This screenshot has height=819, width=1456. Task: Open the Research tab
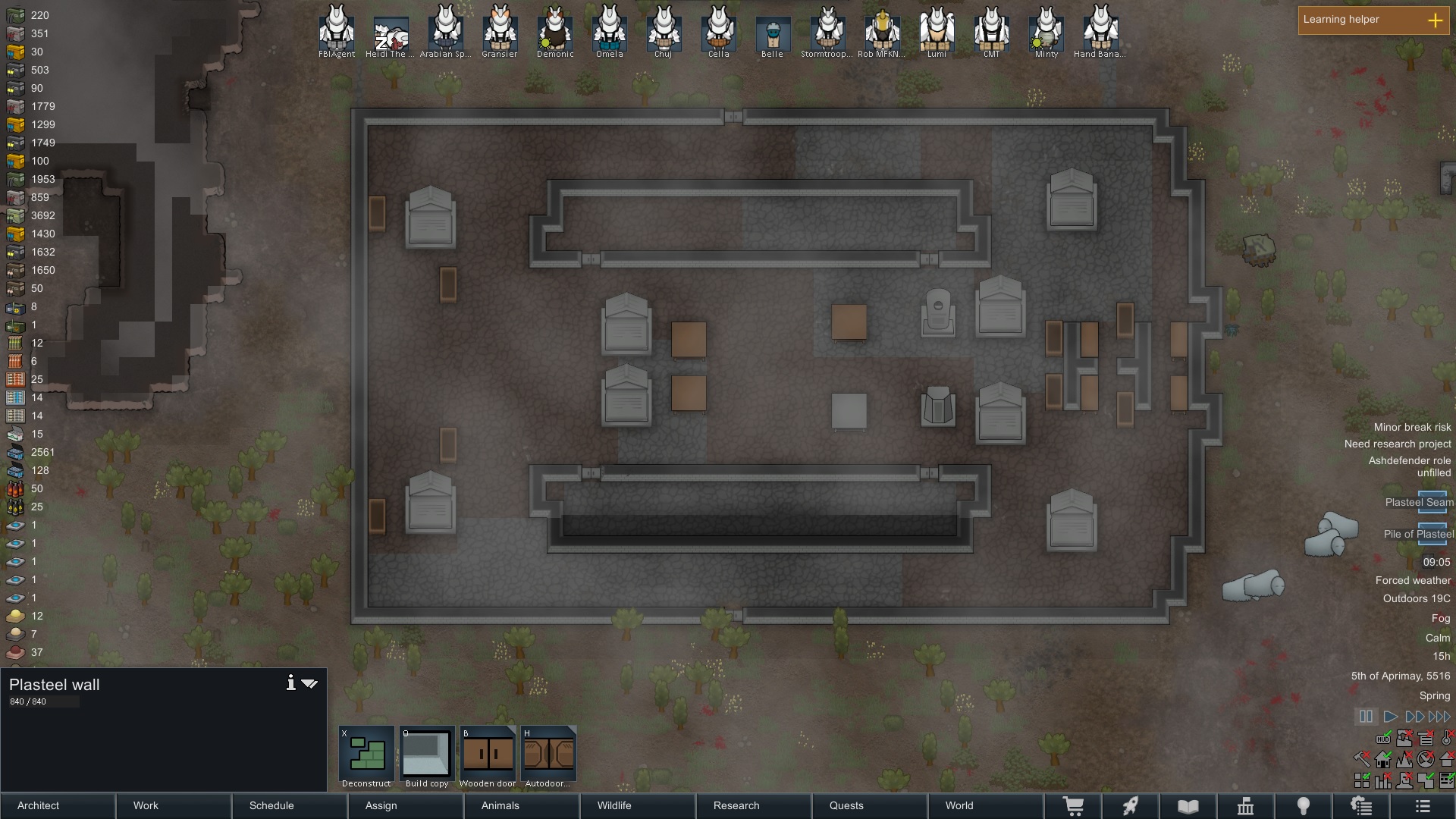(x=736, y=805)
